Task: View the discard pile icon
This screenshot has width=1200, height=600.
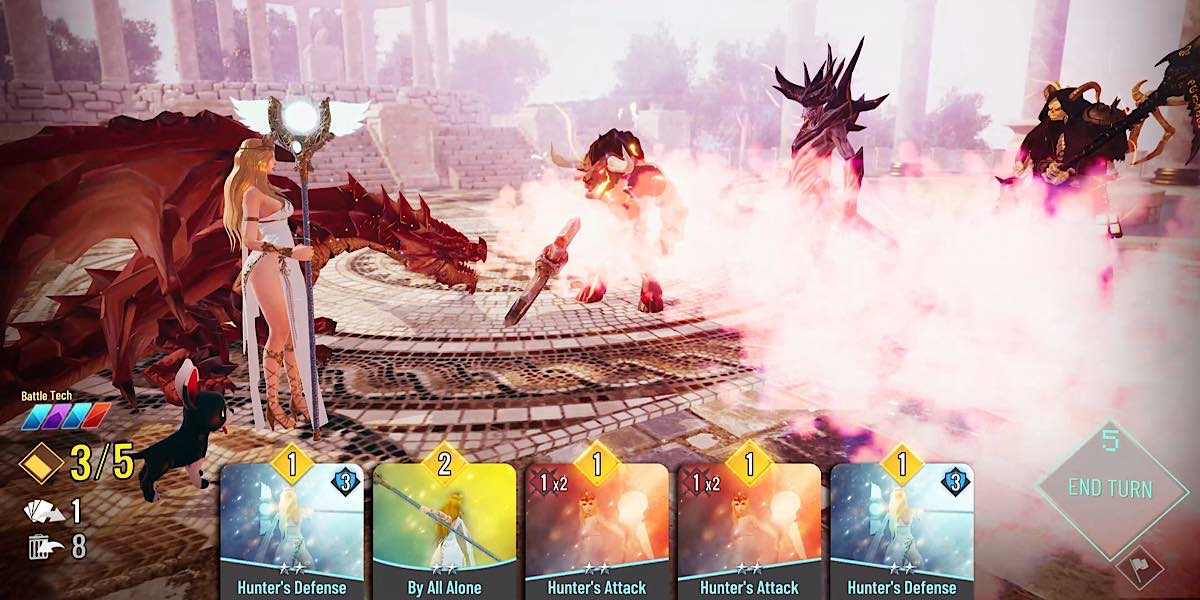Action: tap(40, 546)
